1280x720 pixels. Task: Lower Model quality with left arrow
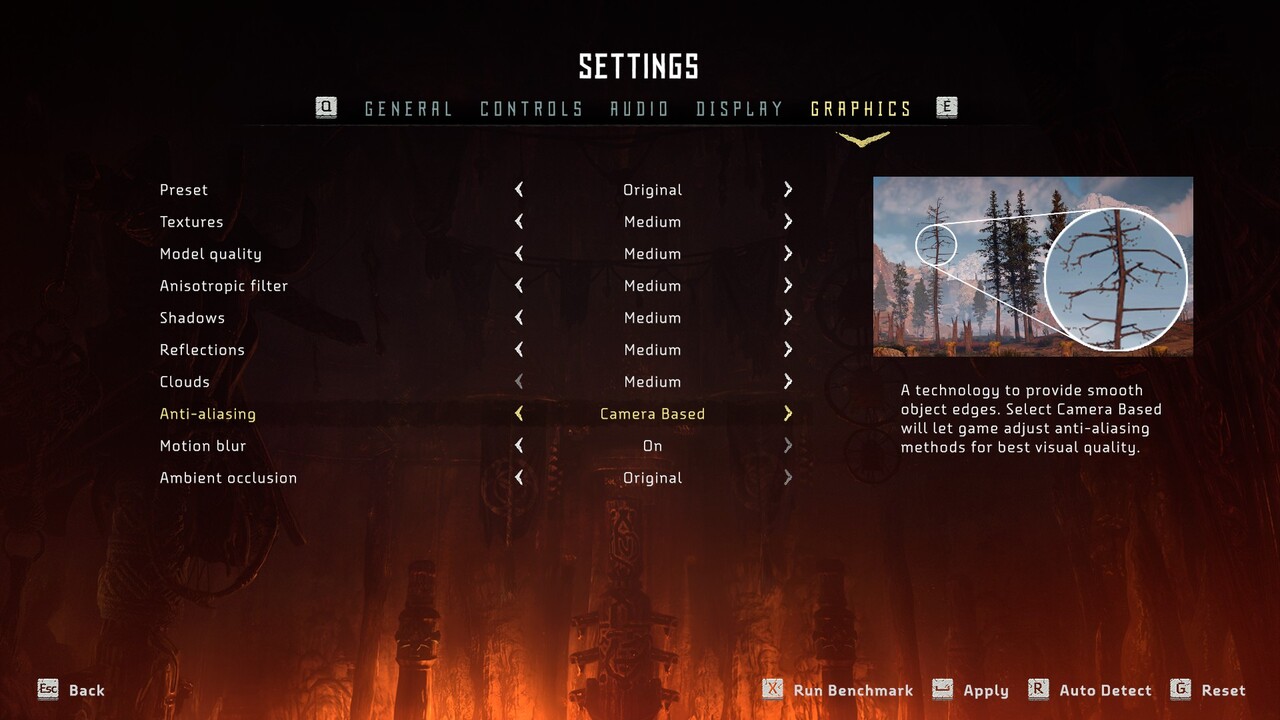(519, 254)
